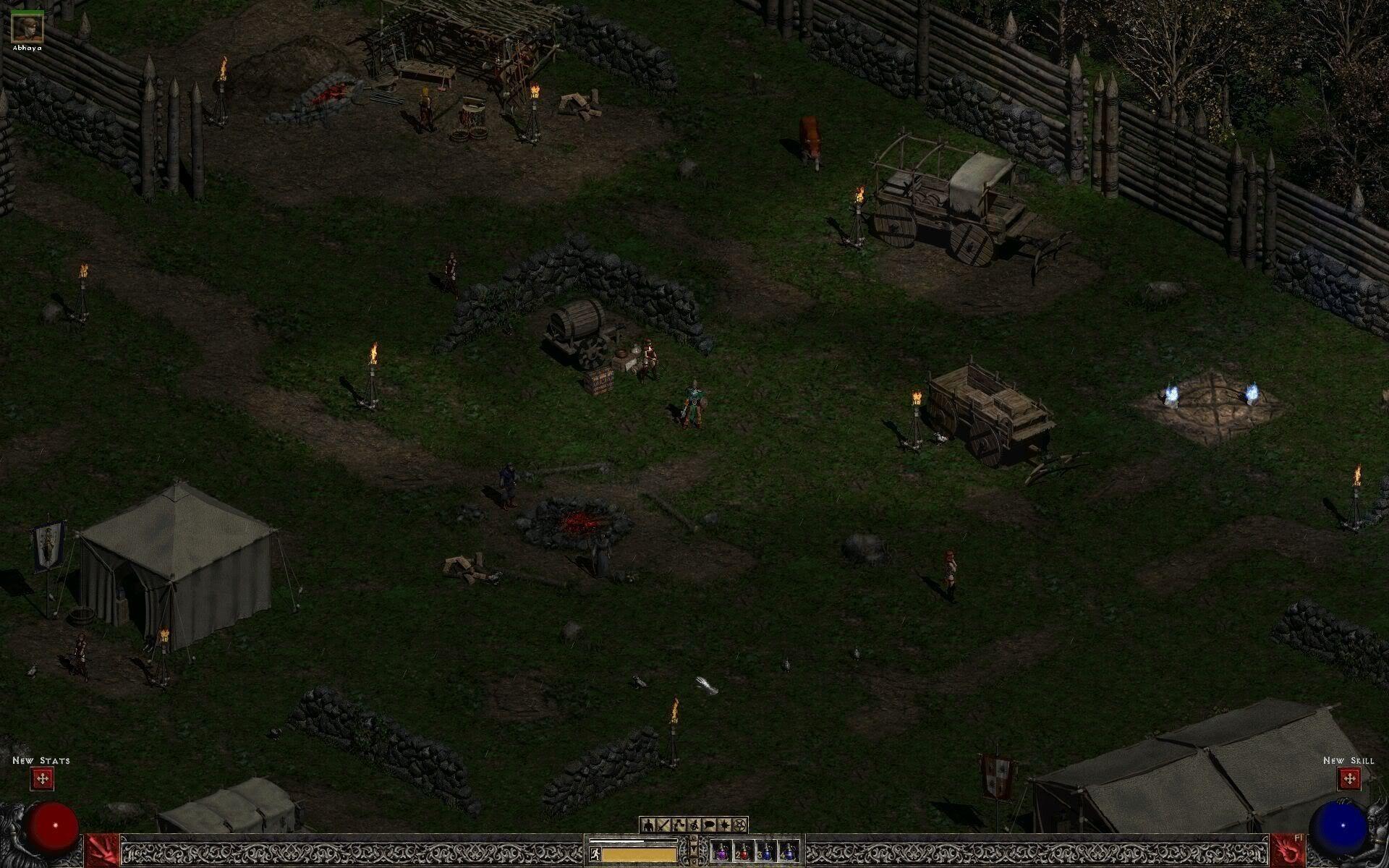Drink the red healing potion in belt slot 2

(x=744, y=854)
